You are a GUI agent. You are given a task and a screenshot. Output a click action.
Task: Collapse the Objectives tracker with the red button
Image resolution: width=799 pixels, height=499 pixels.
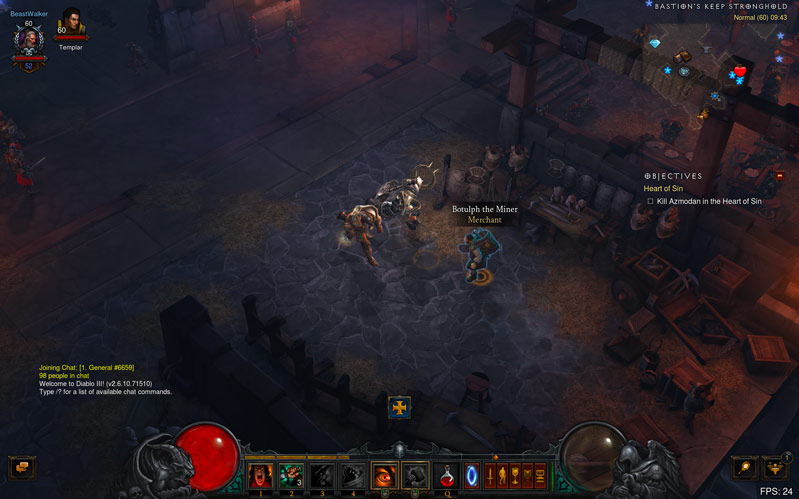coord(780,176)
